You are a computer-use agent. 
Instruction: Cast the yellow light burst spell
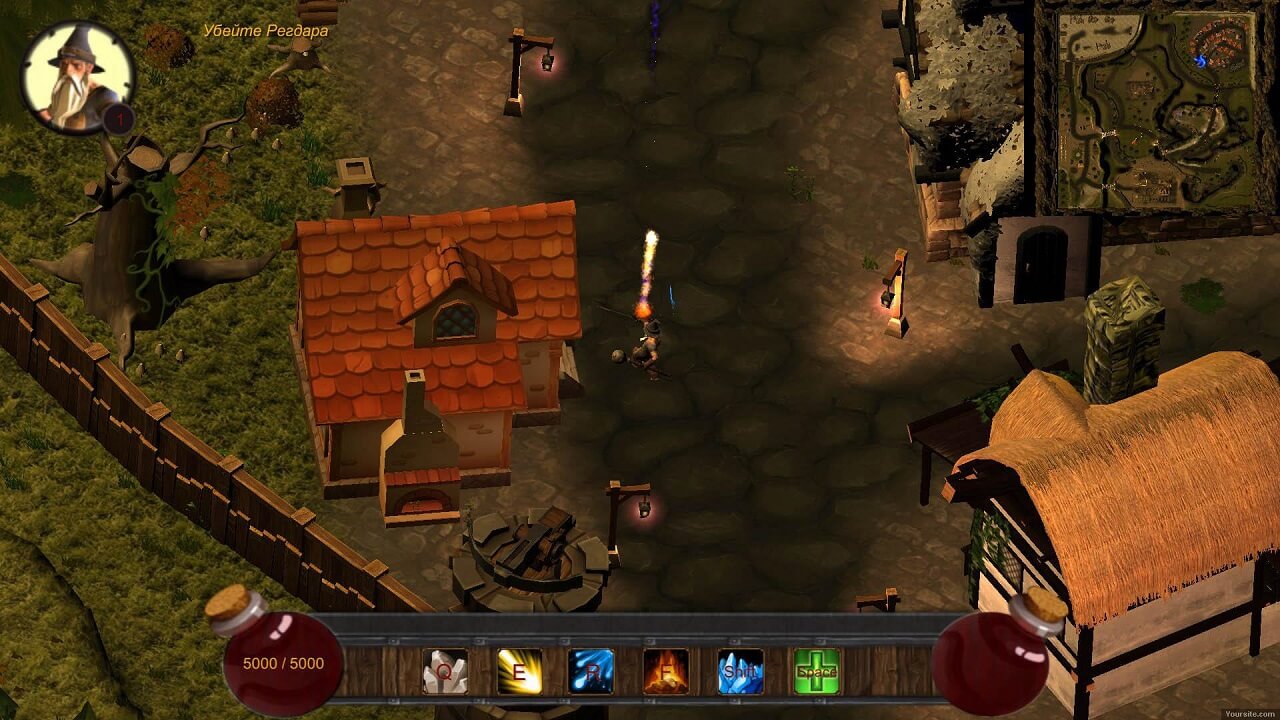[520, 672]
